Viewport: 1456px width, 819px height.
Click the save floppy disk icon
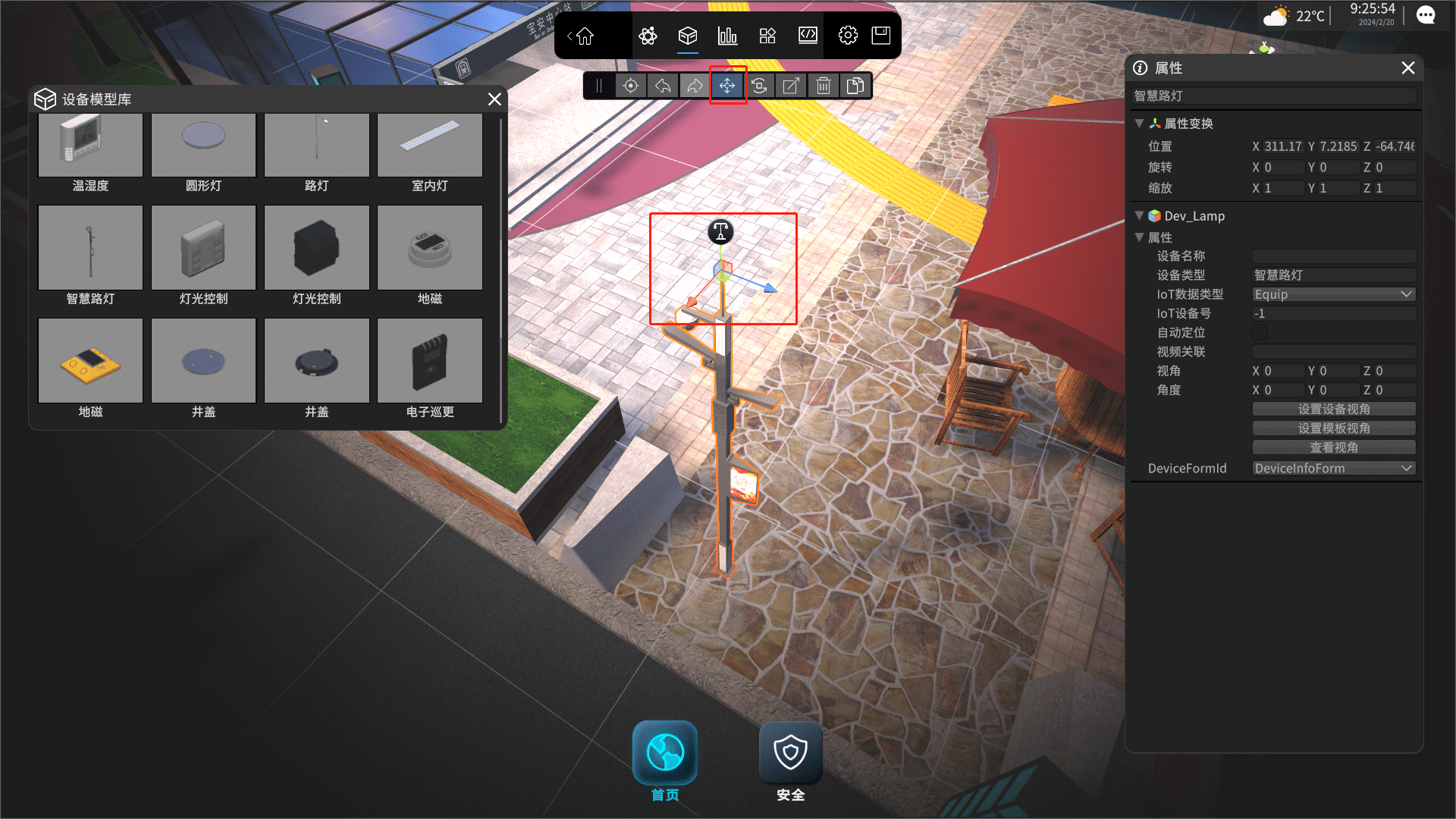click(881, 36)
